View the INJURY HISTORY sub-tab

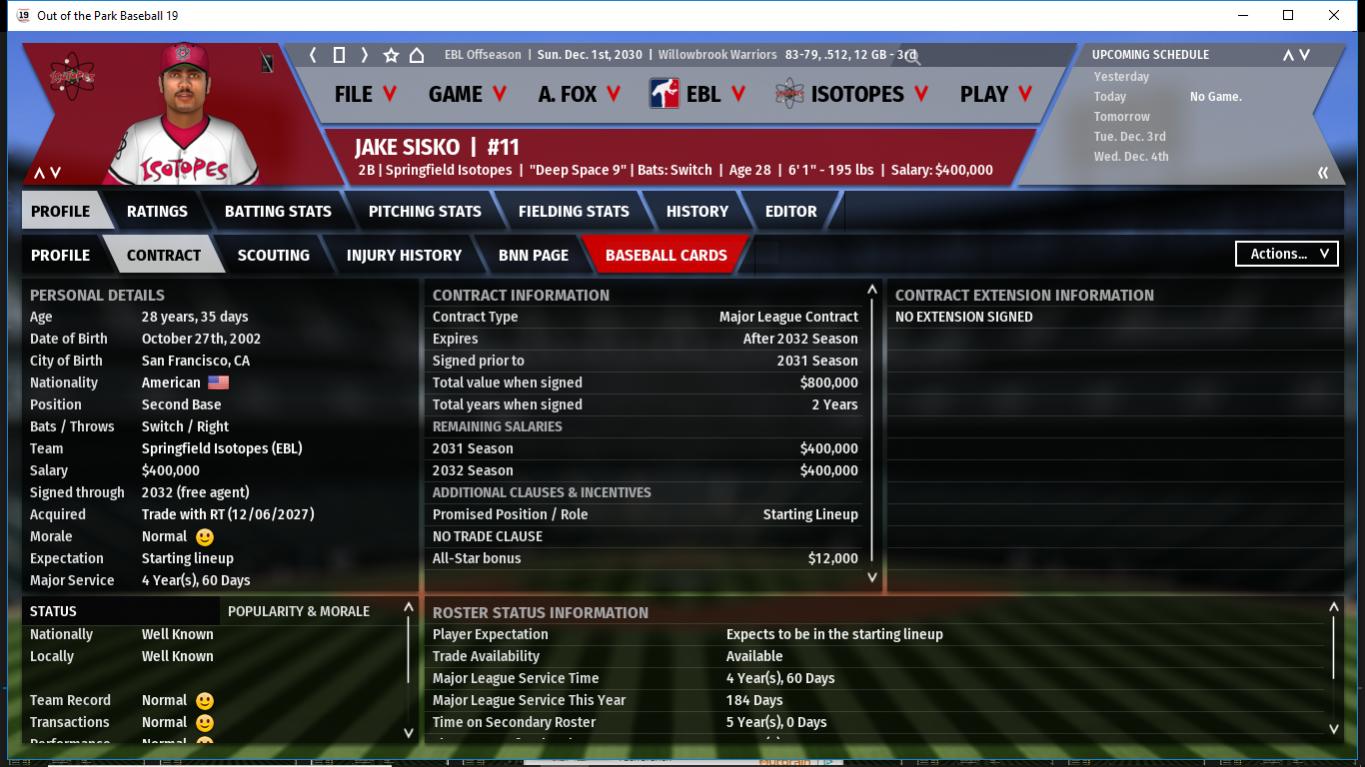click(x=404, y=255)
